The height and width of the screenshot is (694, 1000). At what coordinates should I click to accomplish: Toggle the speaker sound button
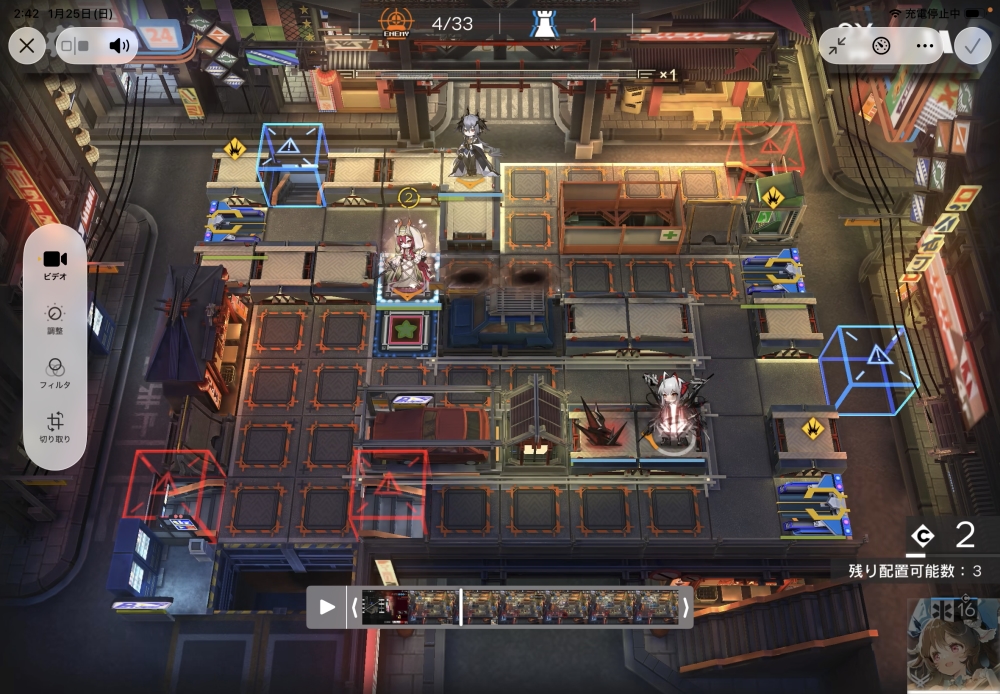120,45
